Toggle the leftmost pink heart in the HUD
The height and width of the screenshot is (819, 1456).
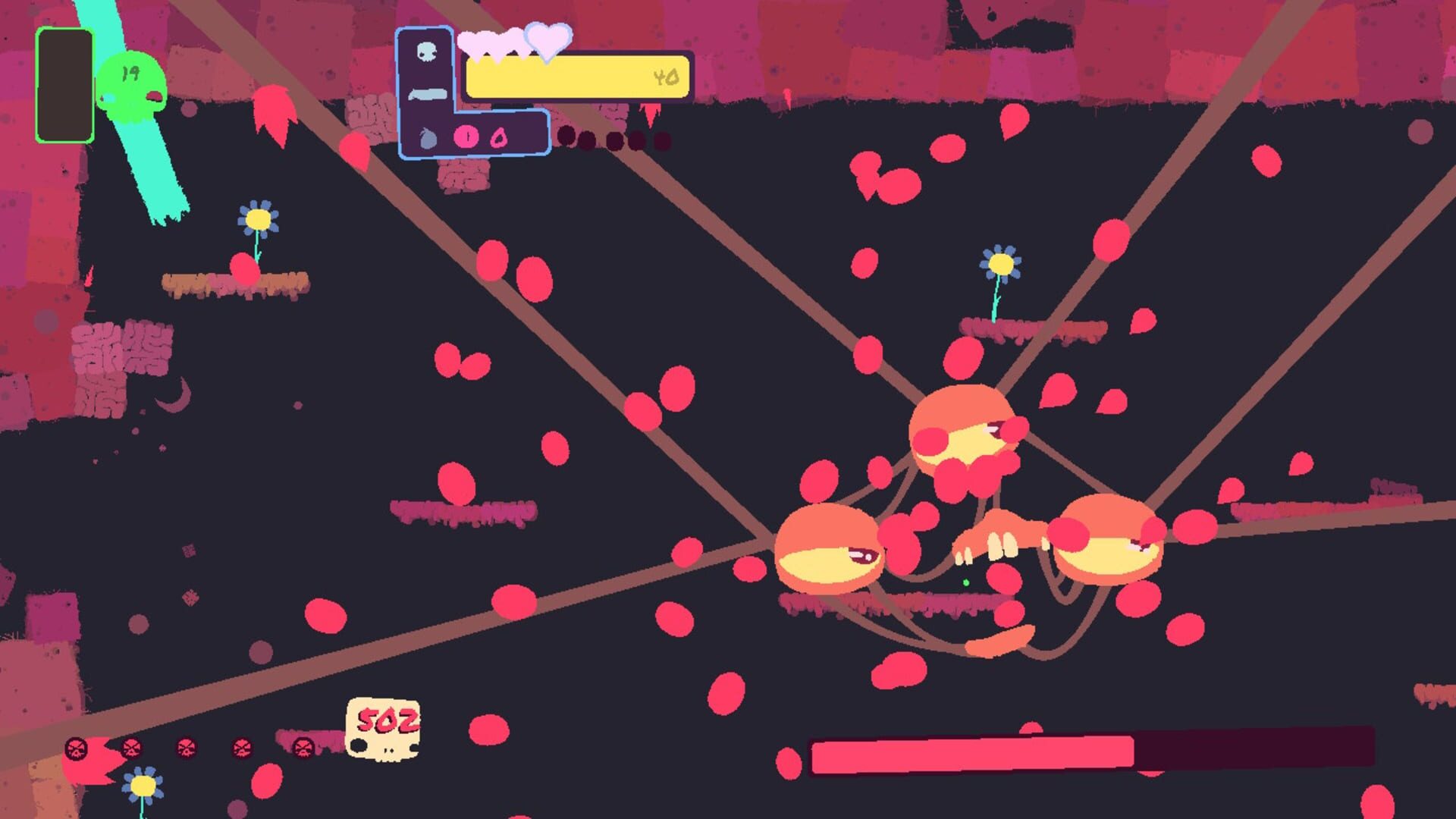[x=474, y=42]
